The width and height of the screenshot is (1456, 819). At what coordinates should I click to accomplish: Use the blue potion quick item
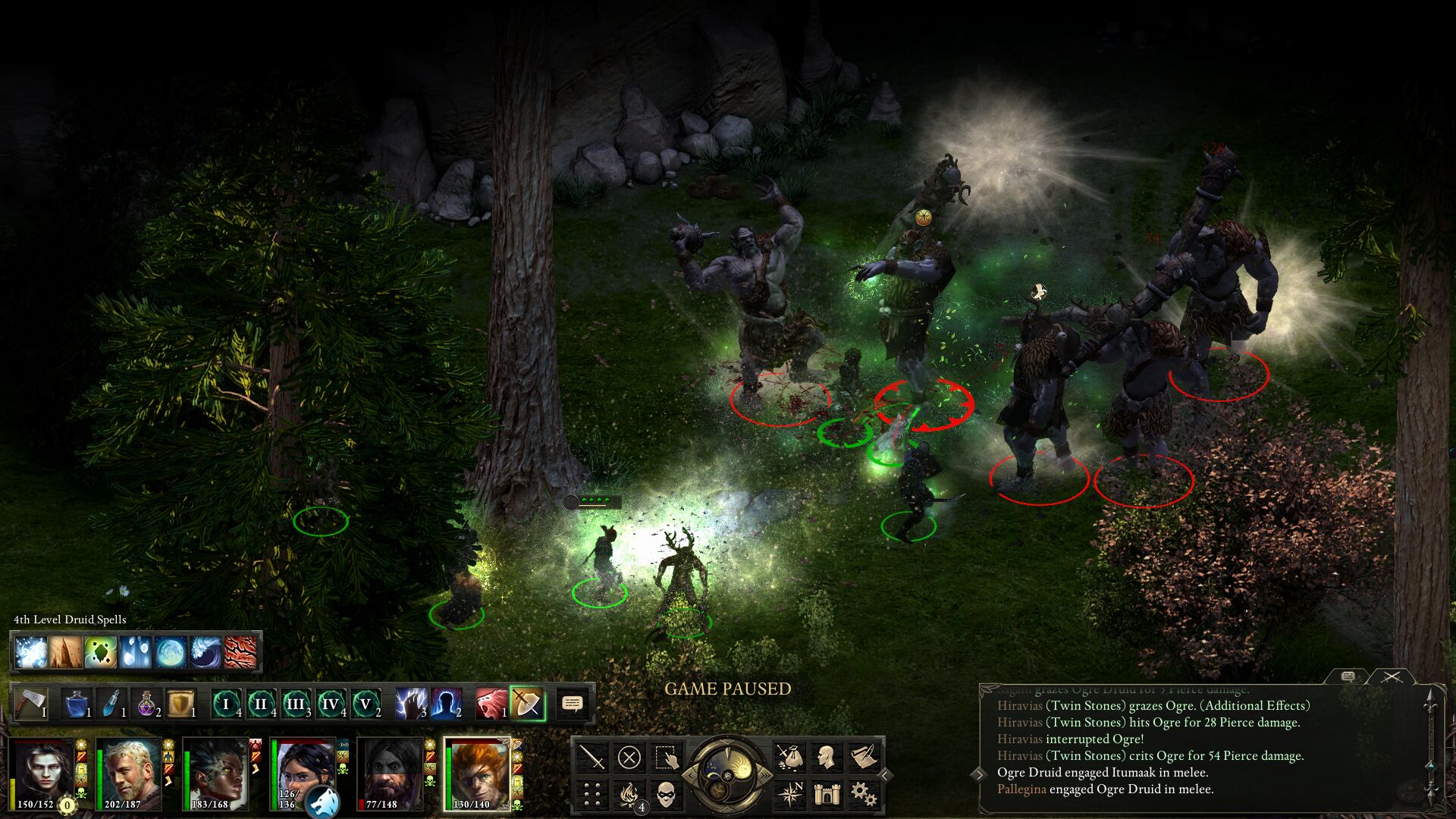pyautogui.click(x=77, y=704)
